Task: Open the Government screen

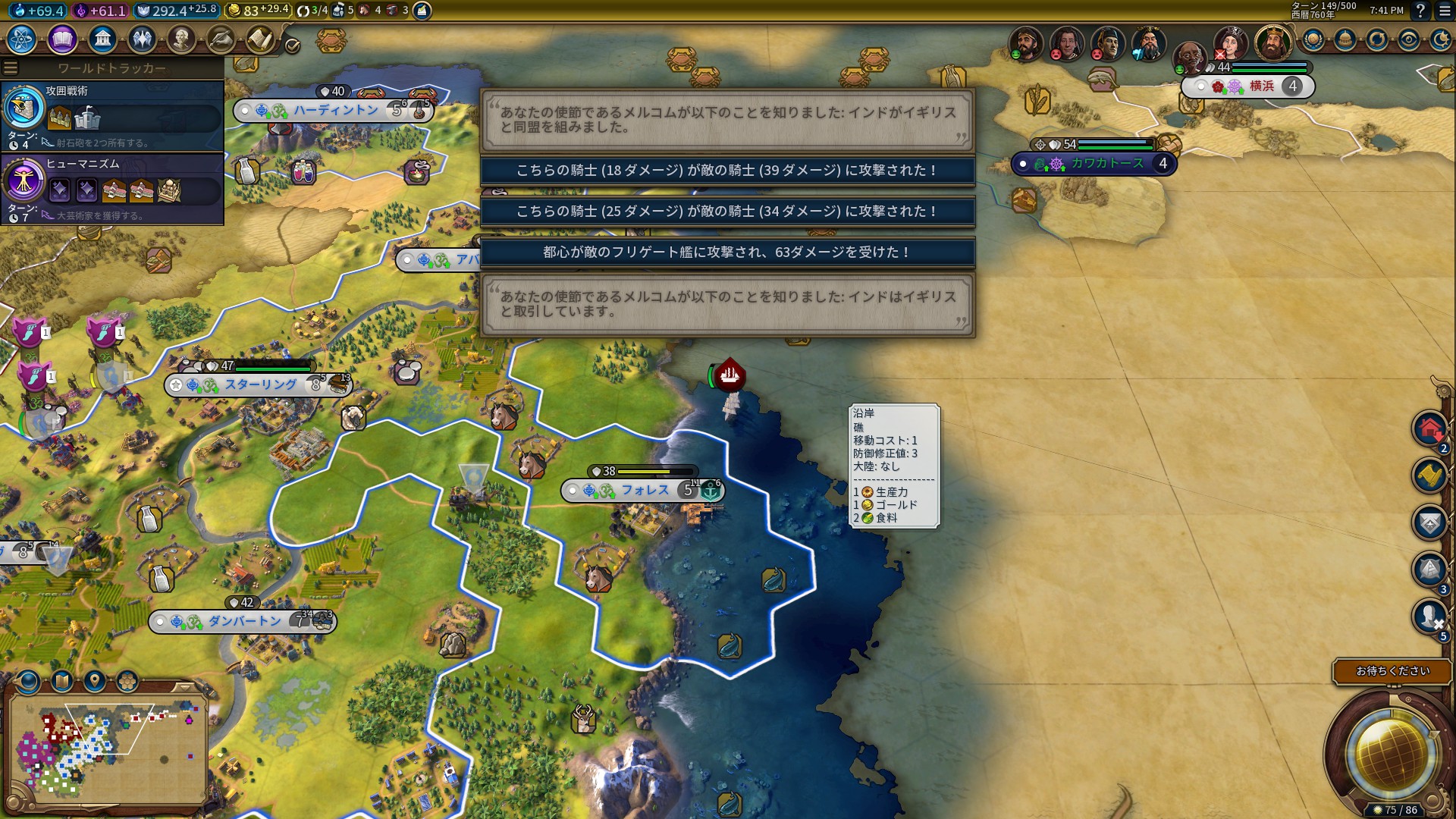Action: 103,40
